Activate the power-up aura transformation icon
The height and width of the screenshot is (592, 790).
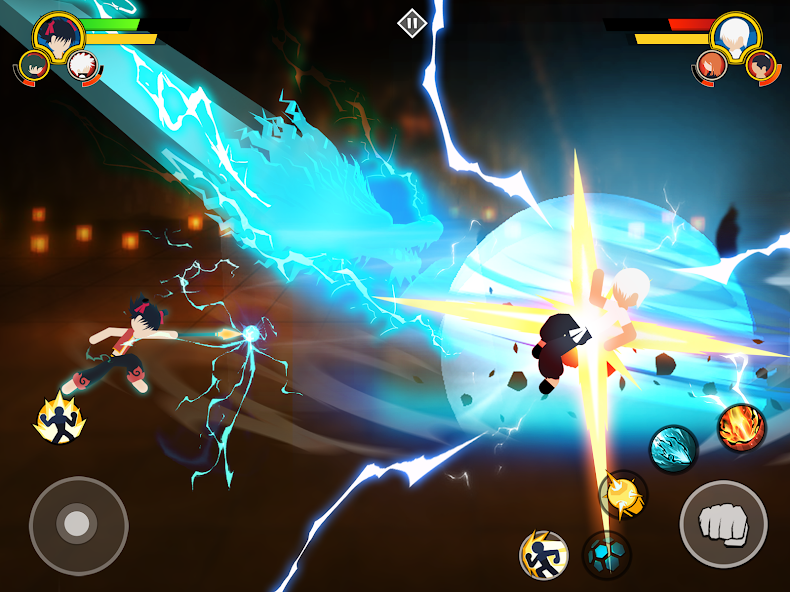coord(59,419)
